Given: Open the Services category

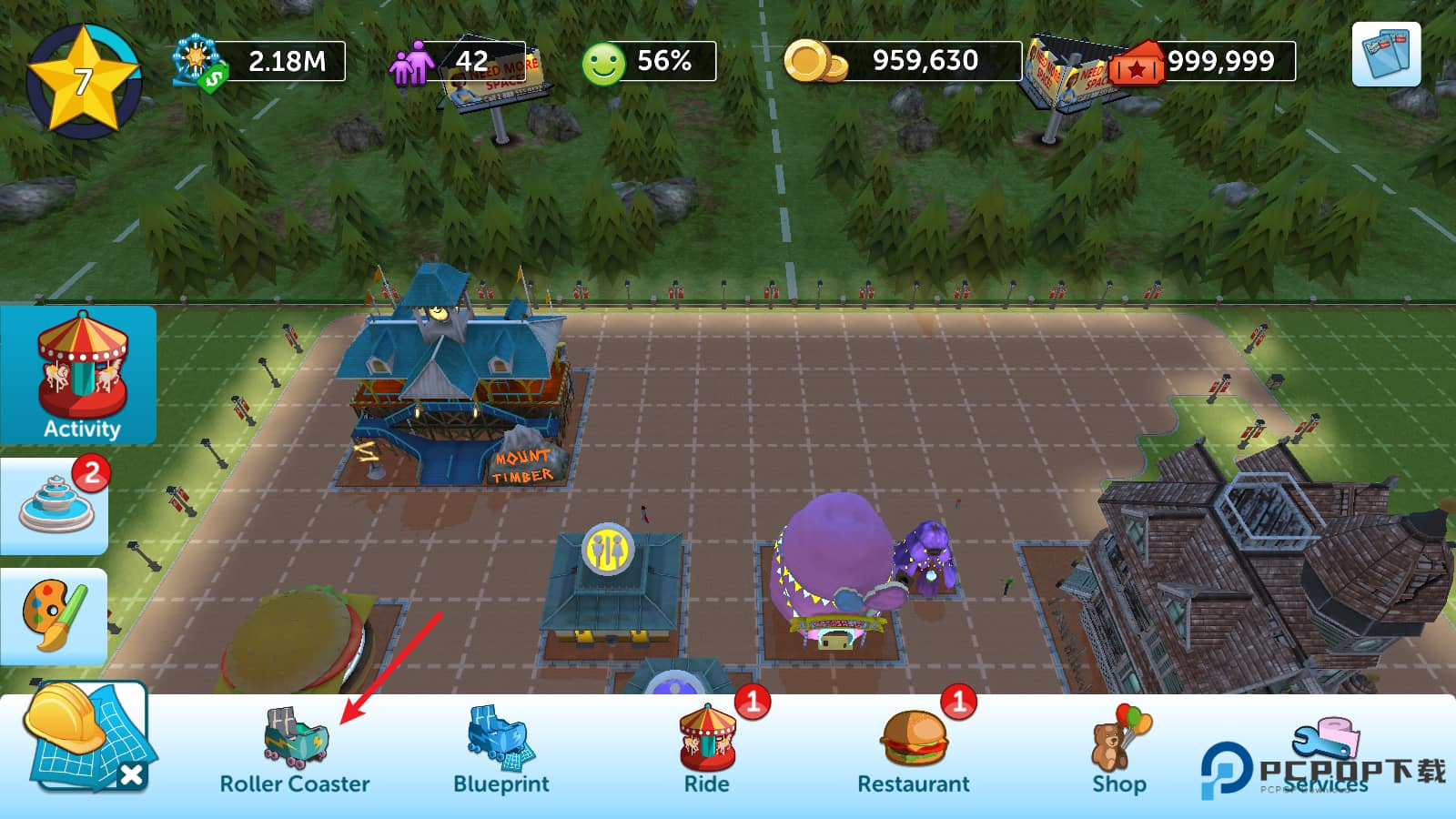Looking at the screenshot, I should (x=1326, y=751).
